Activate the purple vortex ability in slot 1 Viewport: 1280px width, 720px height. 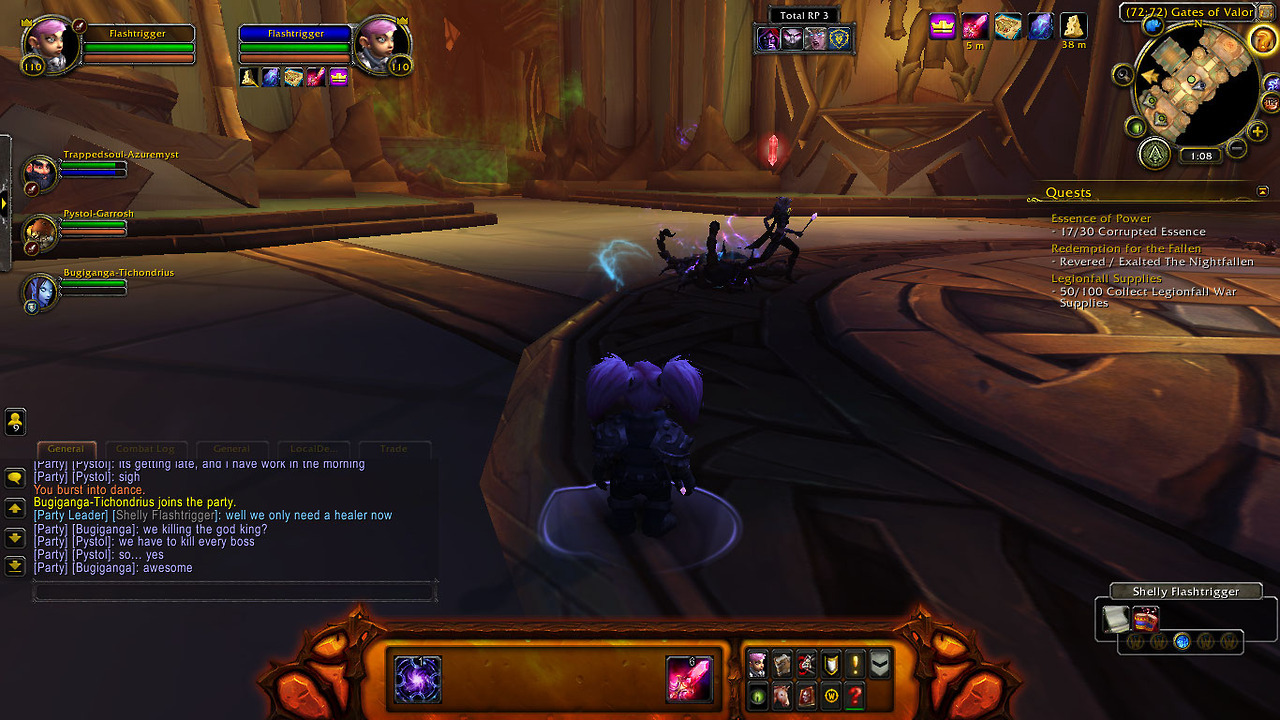click(418, 679)
